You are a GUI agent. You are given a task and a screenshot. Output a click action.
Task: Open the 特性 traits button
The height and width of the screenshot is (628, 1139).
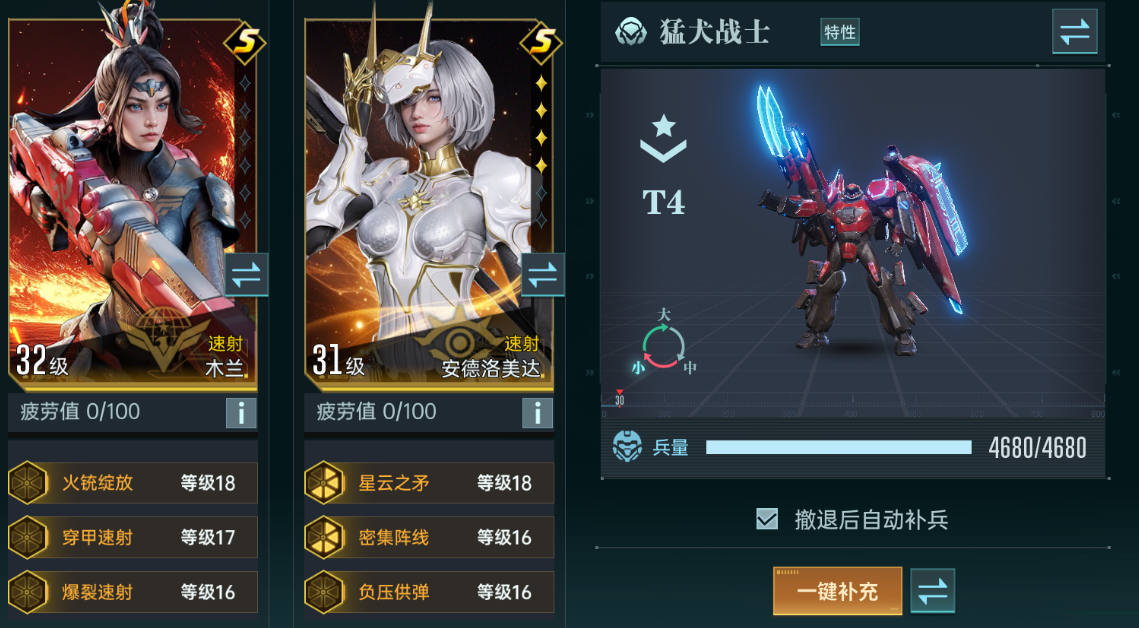840,32
